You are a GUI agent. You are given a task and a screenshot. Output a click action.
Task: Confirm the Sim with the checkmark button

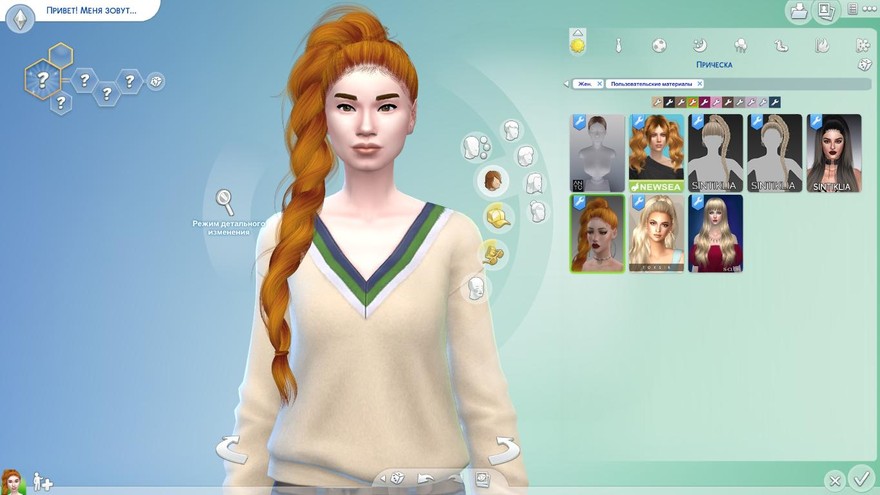[x=860, y=477]
